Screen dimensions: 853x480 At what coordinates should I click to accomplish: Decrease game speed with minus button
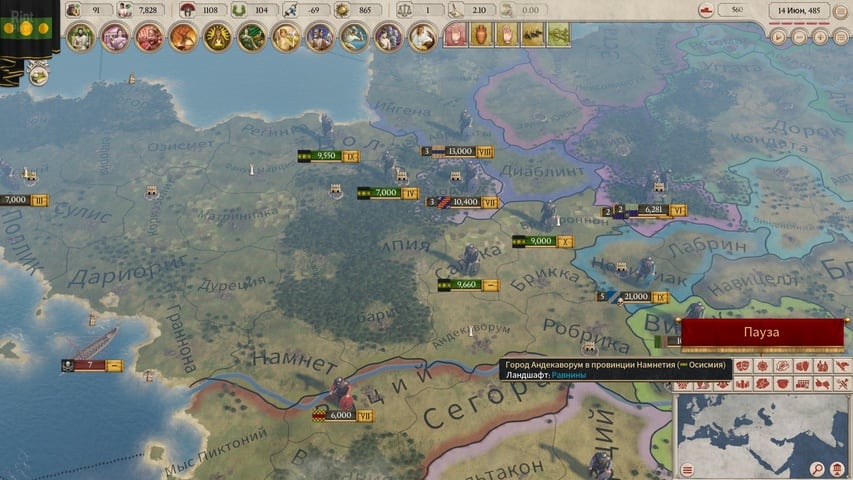(x=801, y=37)
